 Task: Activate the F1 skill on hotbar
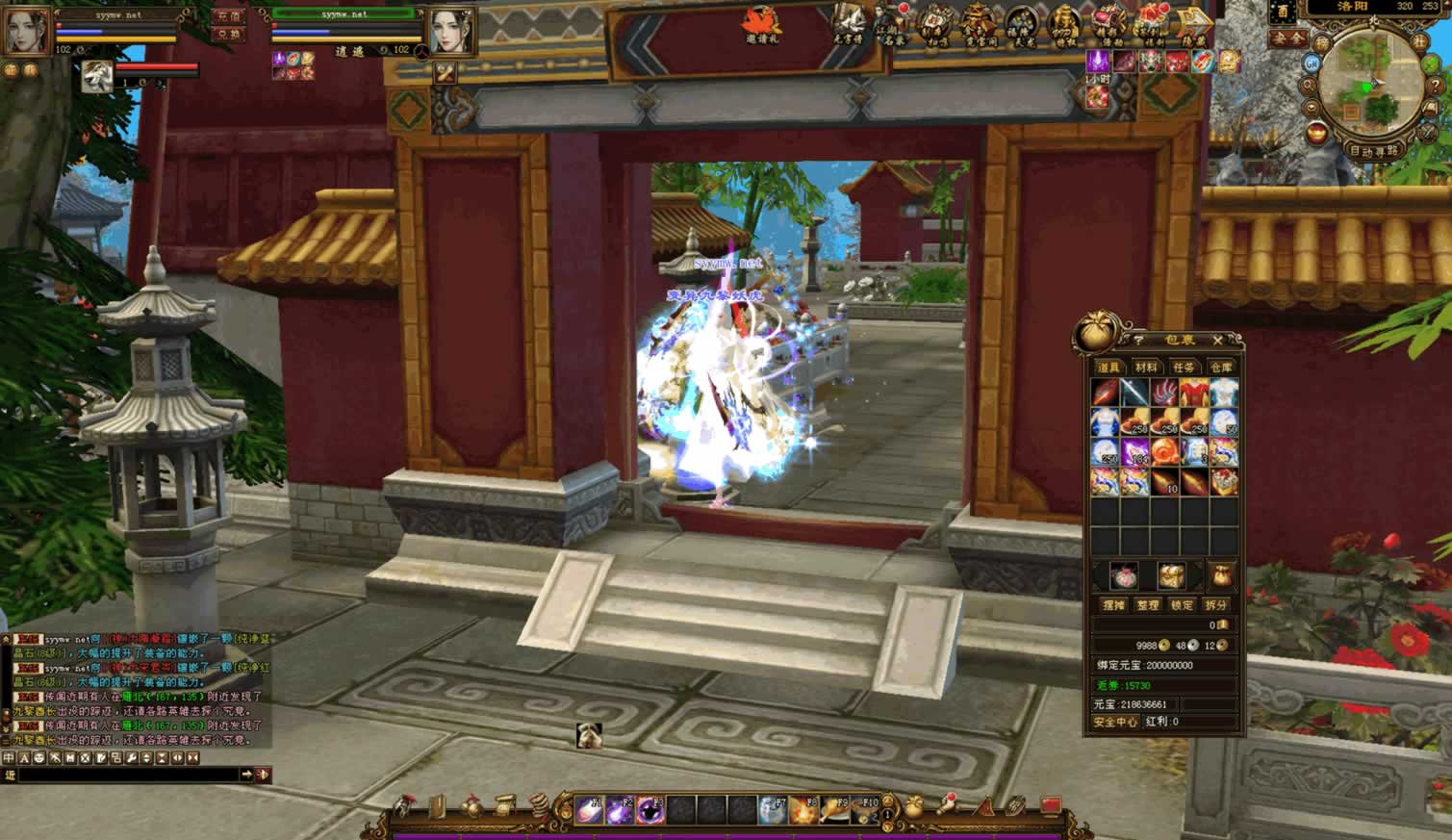pyautogui.click(x=589, y=811)
